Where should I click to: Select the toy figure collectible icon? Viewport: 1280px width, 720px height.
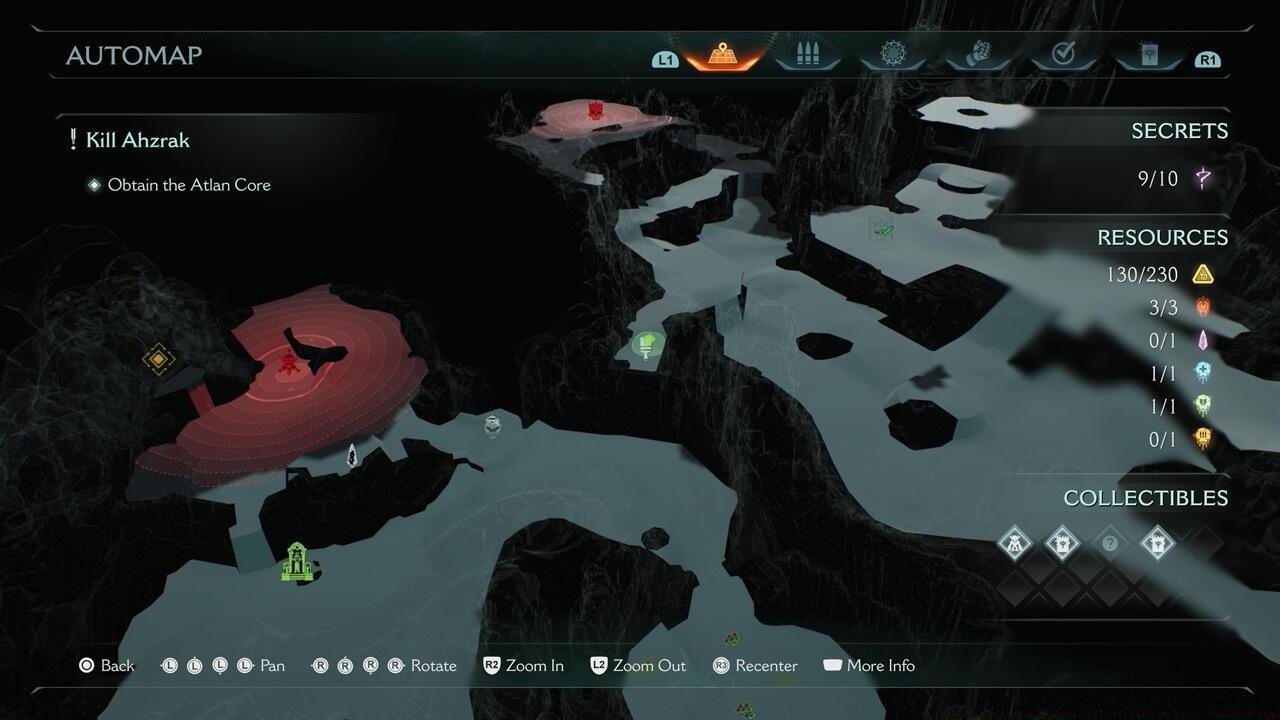point(1015,544)
